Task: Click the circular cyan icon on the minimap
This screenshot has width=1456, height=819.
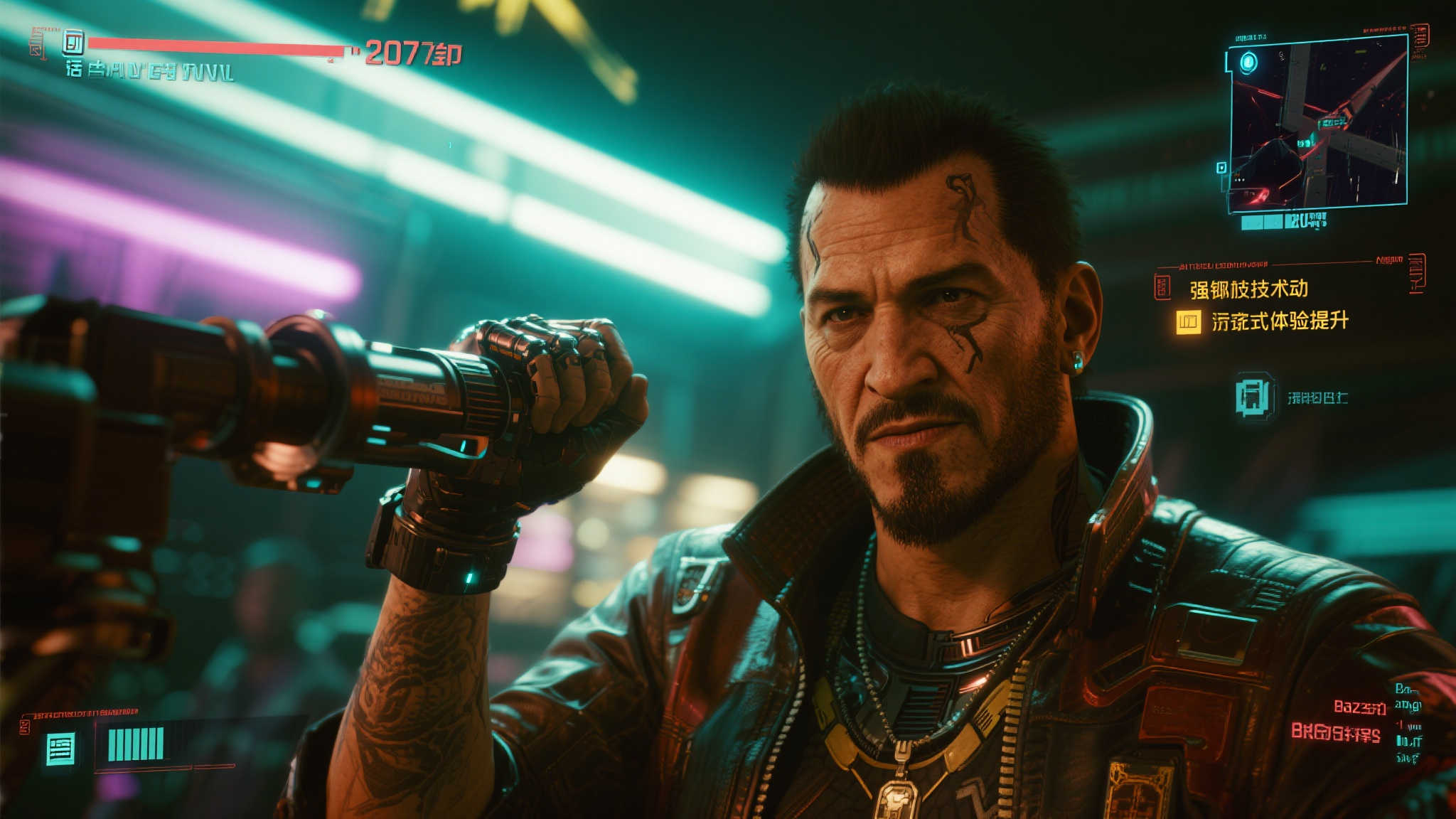Action: [1249, 63]
